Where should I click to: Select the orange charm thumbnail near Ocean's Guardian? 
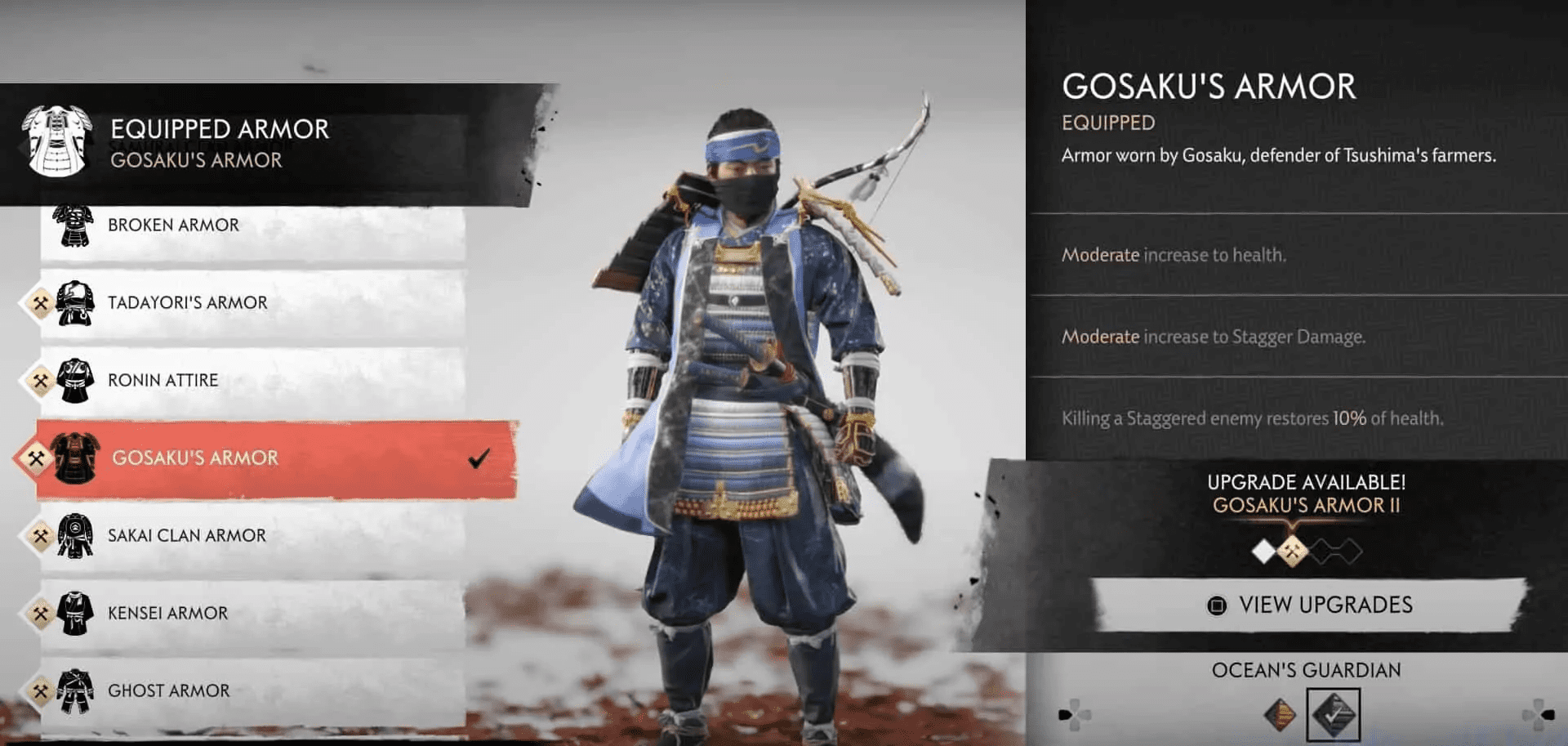click(x=1280, y=714)
